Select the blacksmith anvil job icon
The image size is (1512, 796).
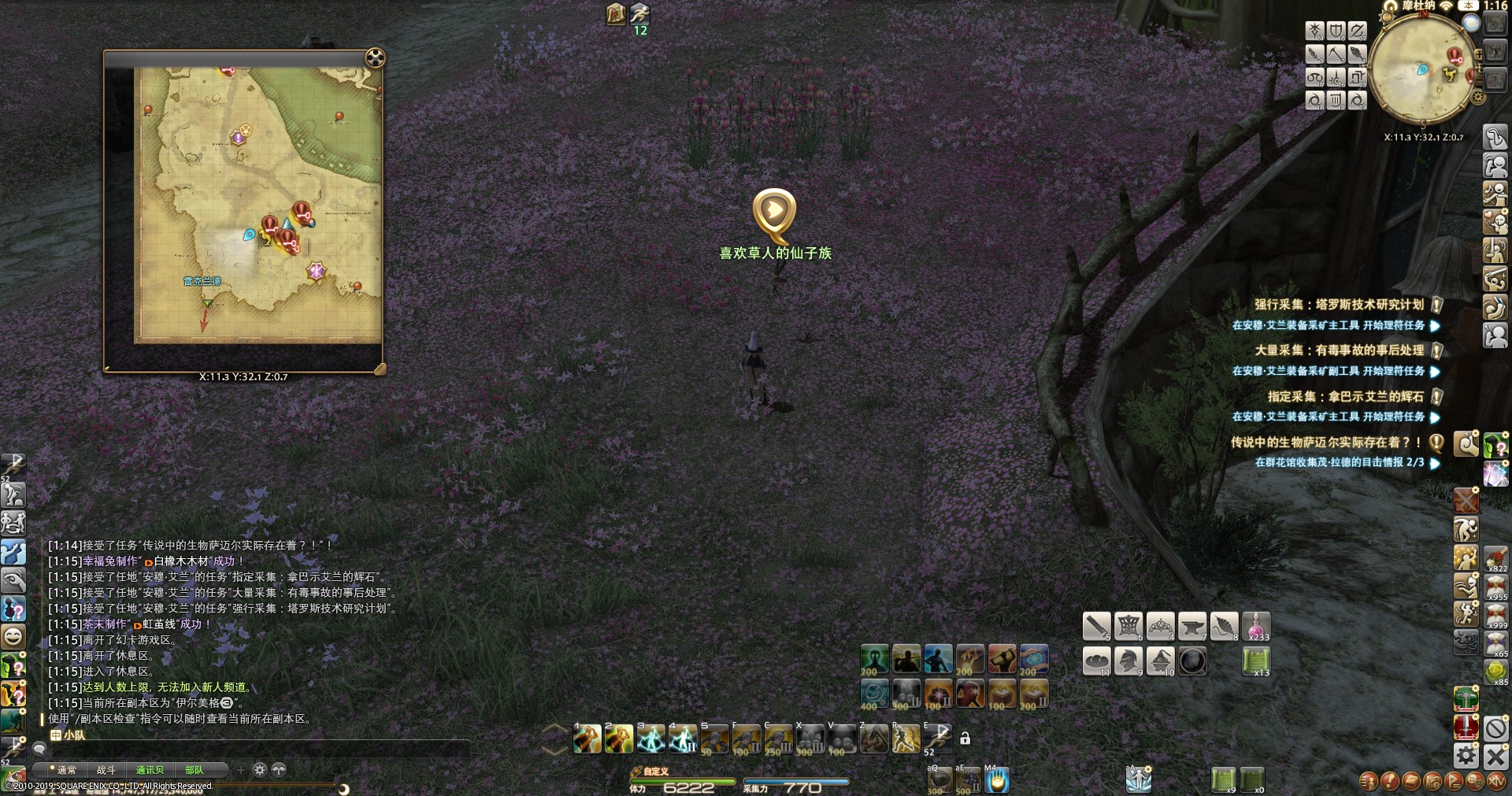click(x=1192, y=627)
